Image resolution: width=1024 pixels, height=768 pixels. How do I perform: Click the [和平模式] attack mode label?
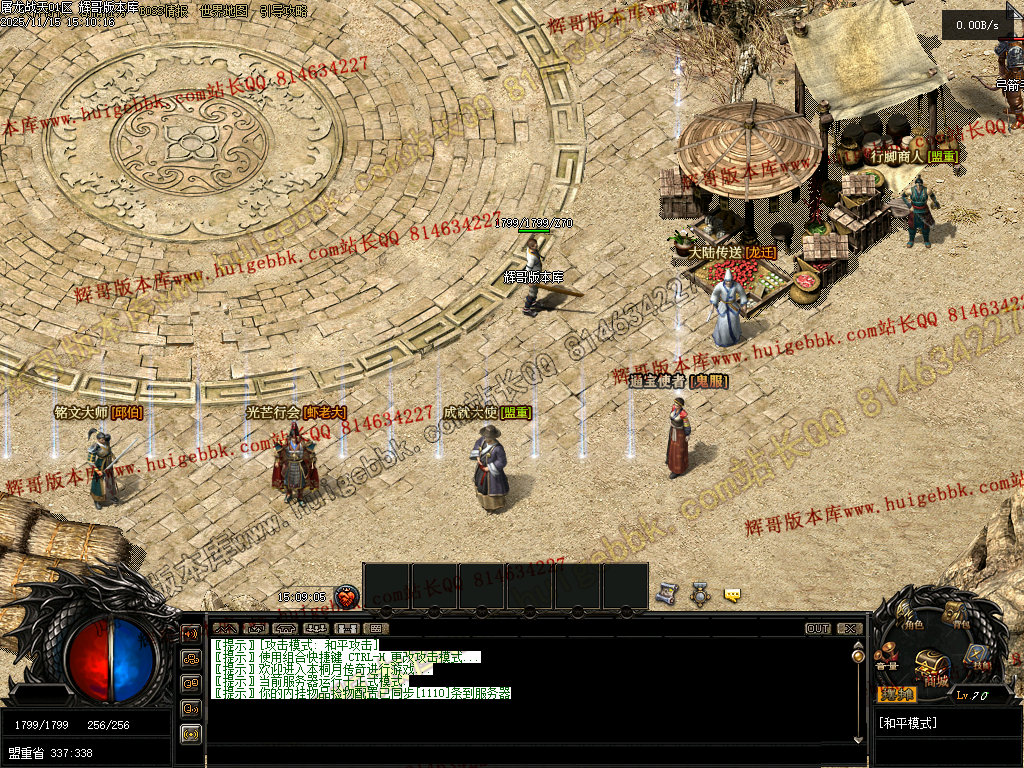pos(908,723)
